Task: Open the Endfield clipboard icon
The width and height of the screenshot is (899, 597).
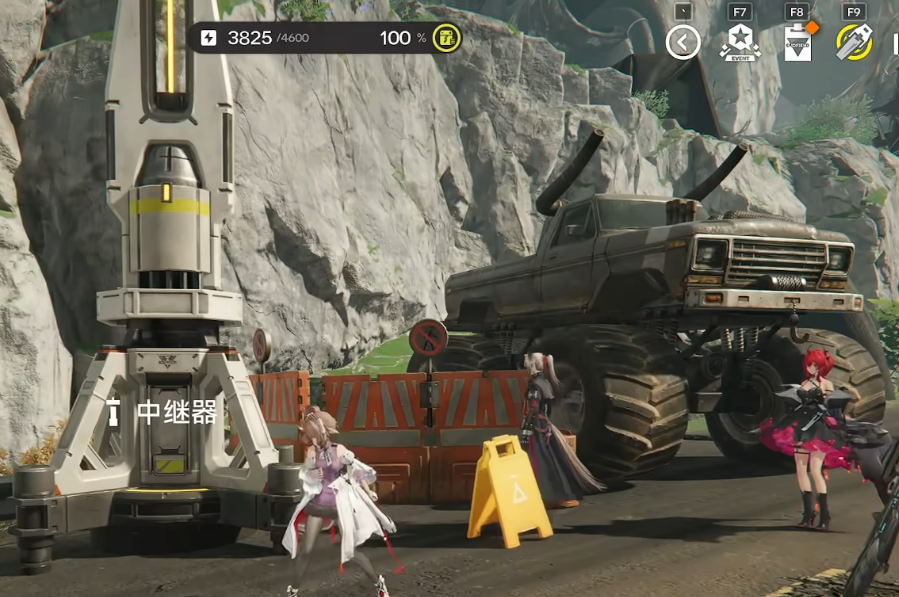Action: [x=798, y=44]
